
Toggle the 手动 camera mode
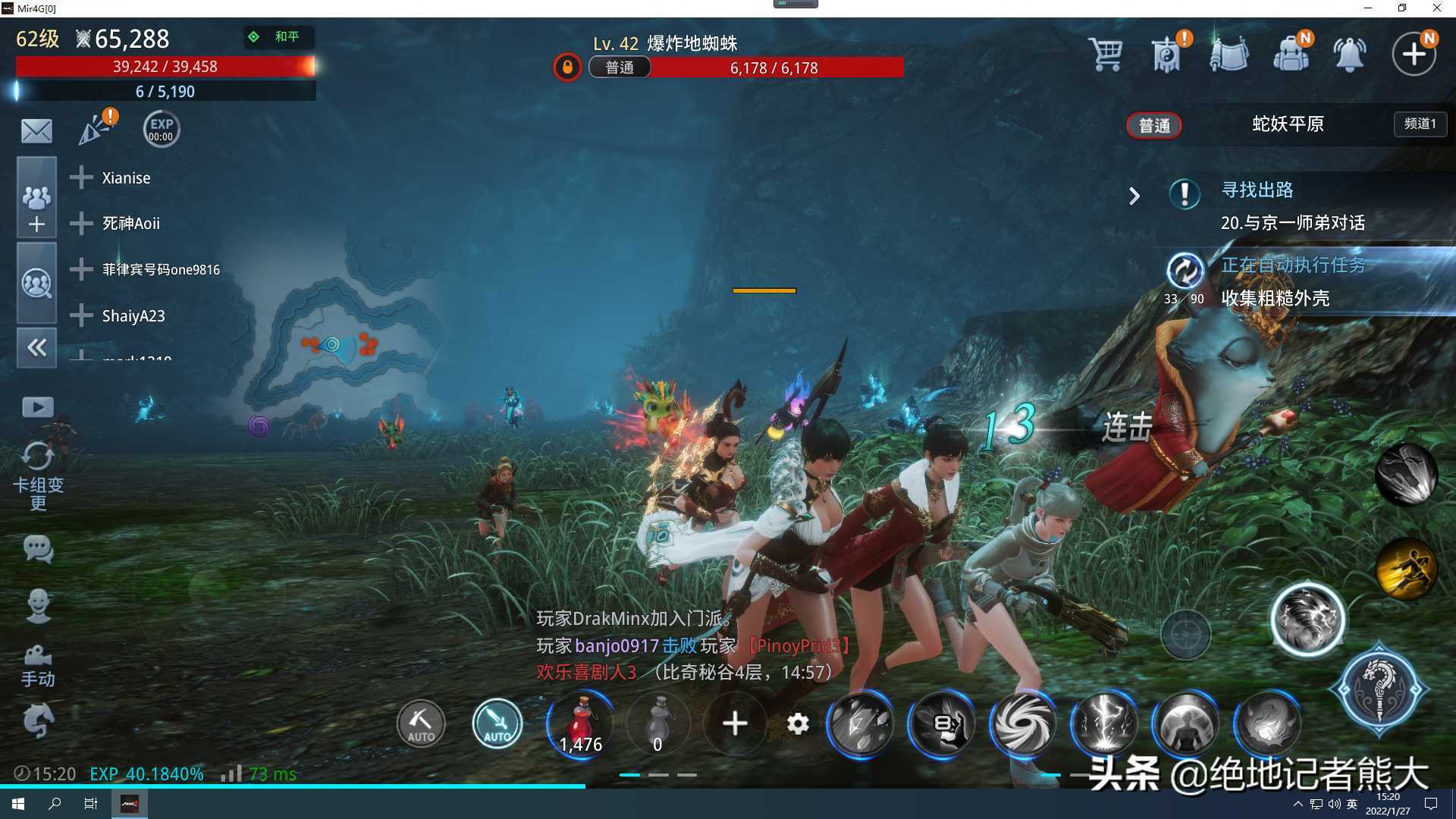(38, 665)
